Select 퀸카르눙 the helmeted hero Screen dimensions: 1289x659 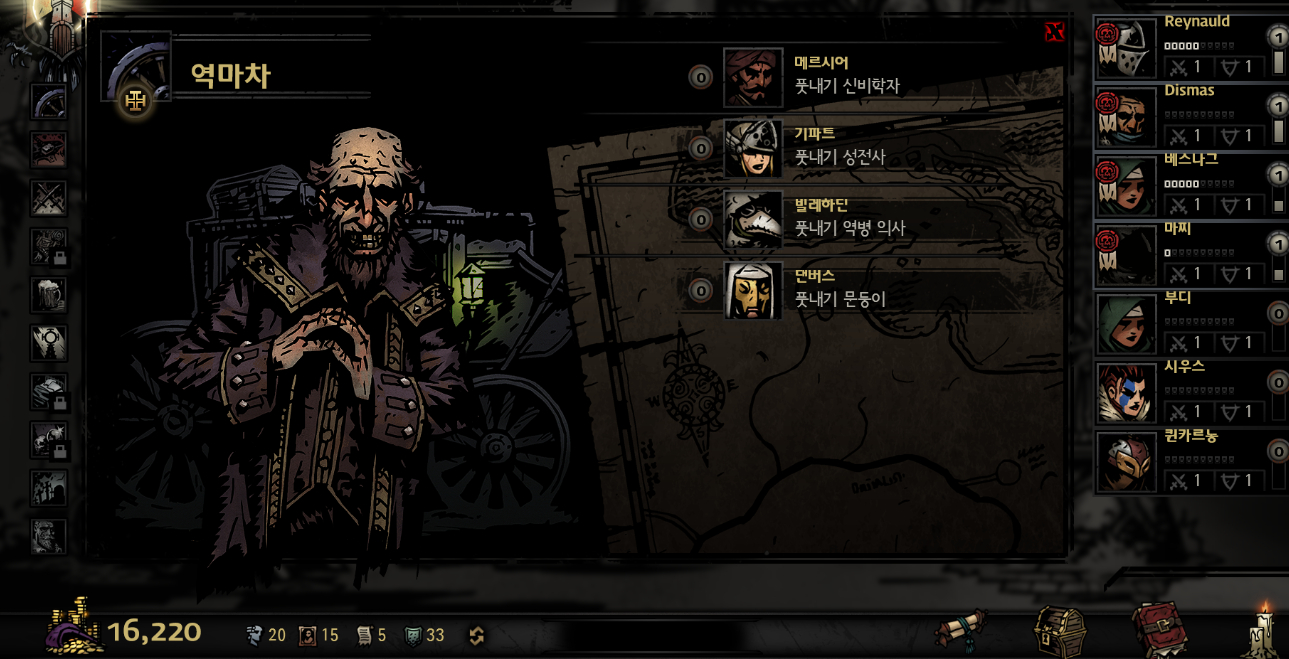point(1127,462)
